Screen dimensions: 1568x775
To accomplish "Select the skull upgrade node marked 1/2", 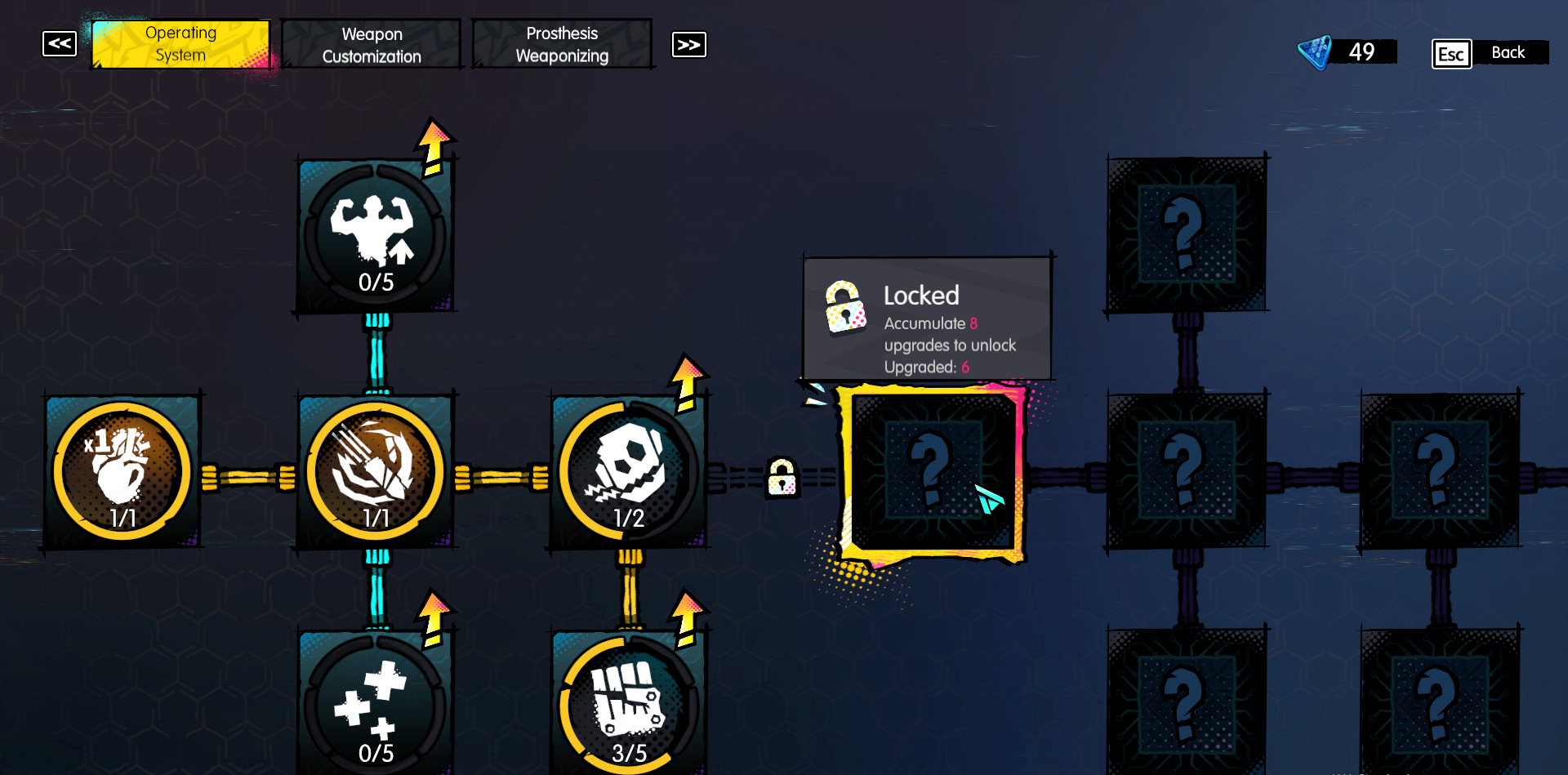I will (627, 470).
